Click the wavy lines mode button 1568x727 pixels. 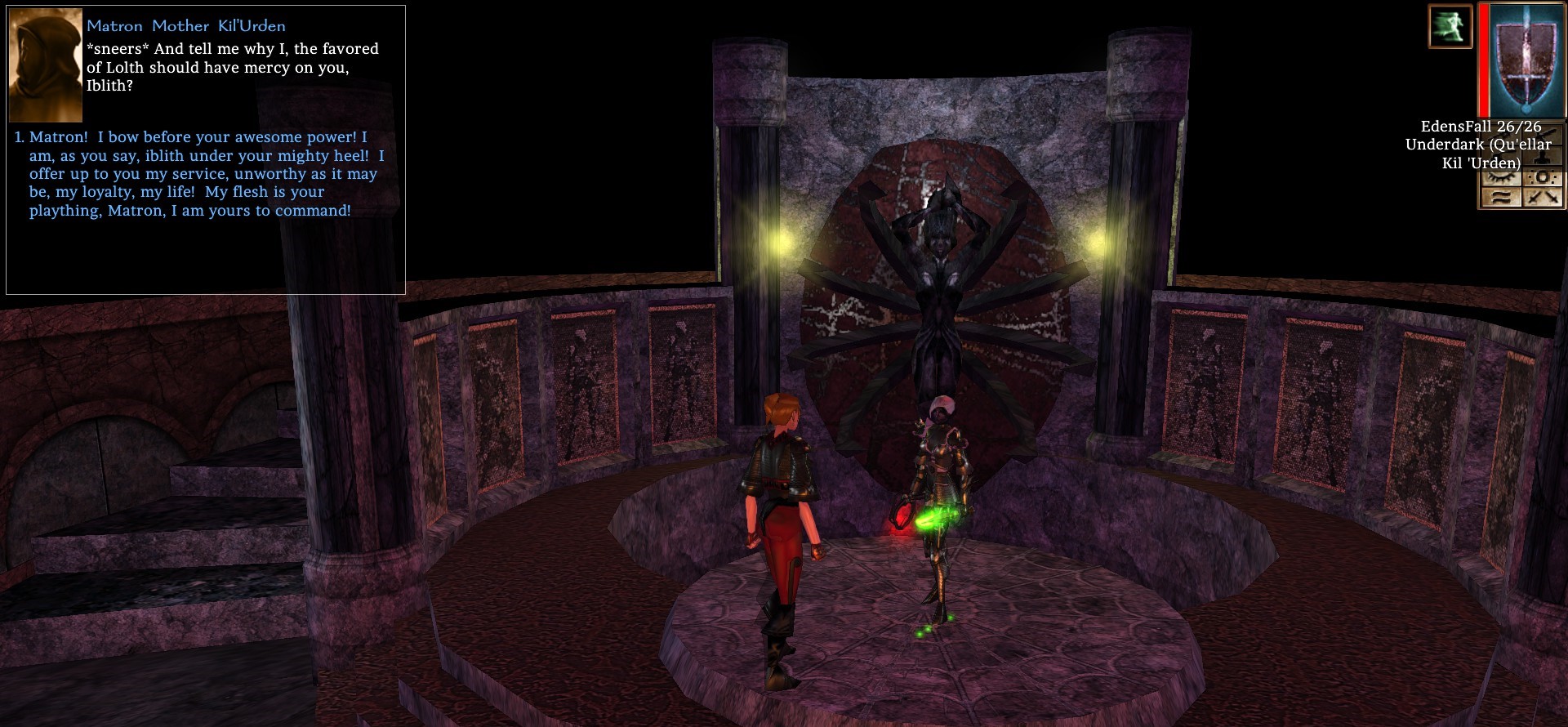1501,197
